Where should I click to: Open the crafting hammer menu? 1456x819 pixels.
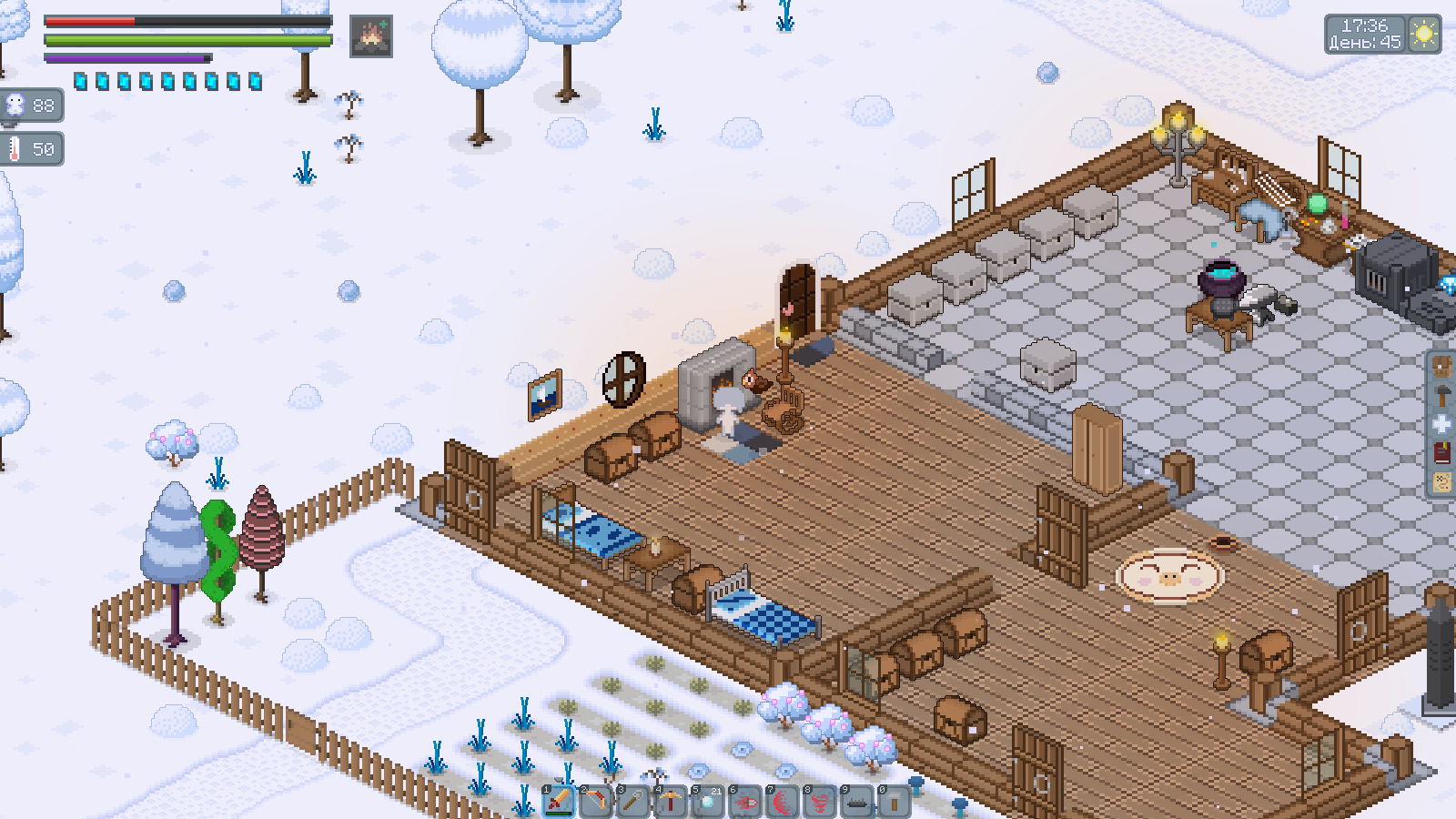pyautogui.click(x=1442, y=396)
